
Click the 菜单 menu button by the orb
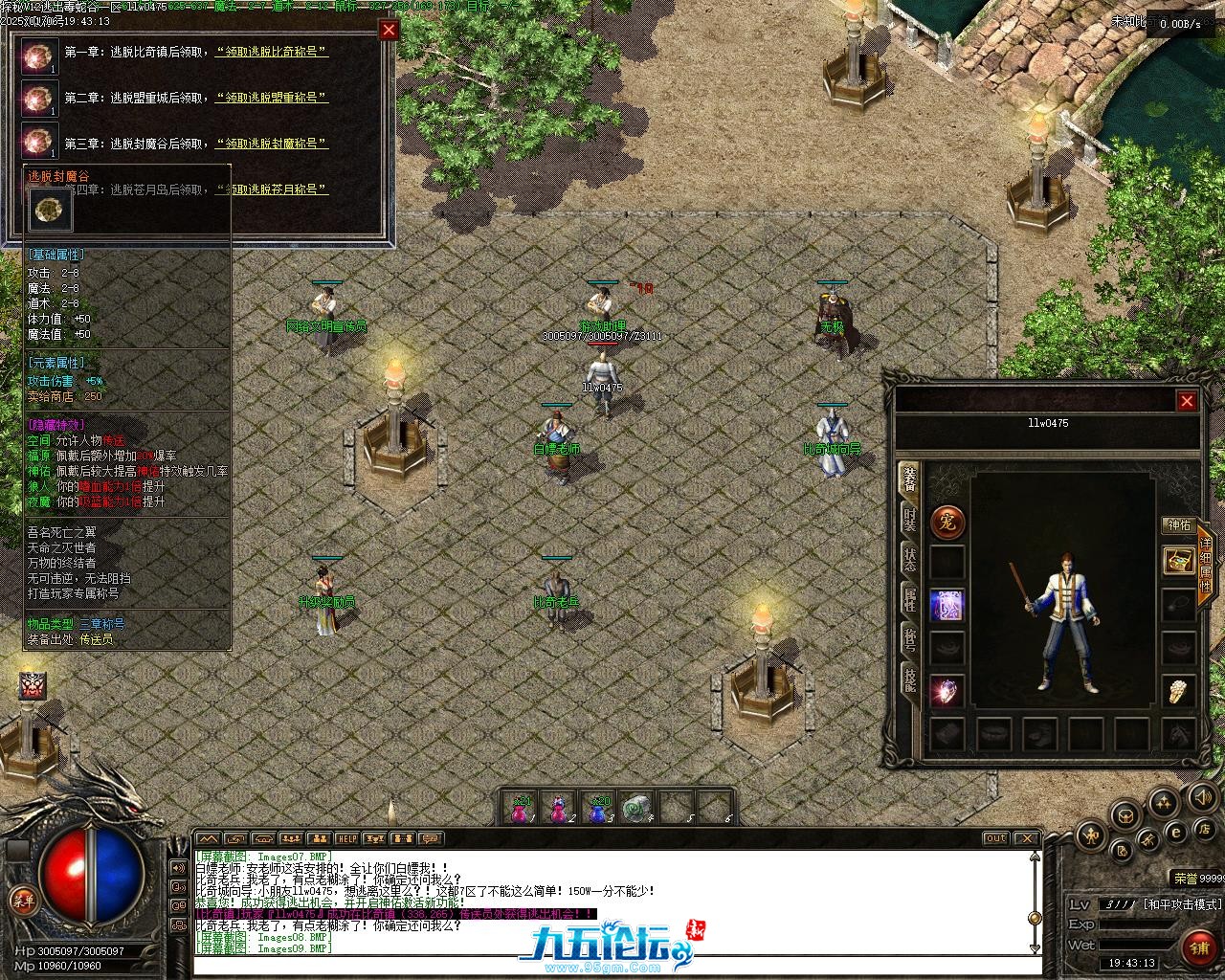tap(23, 900)
